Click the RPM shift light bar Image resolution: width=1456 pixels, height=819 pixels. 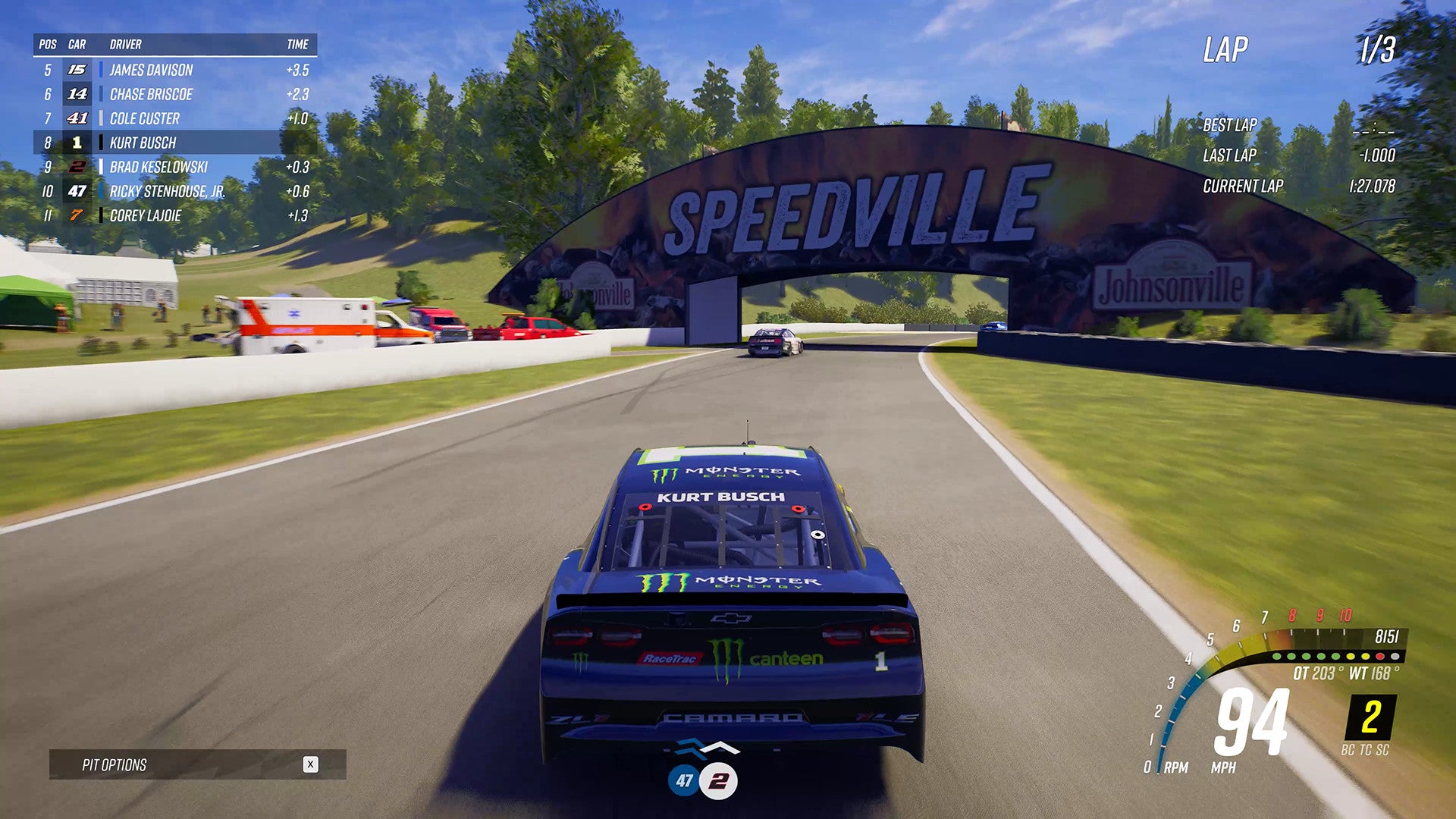1335,657
